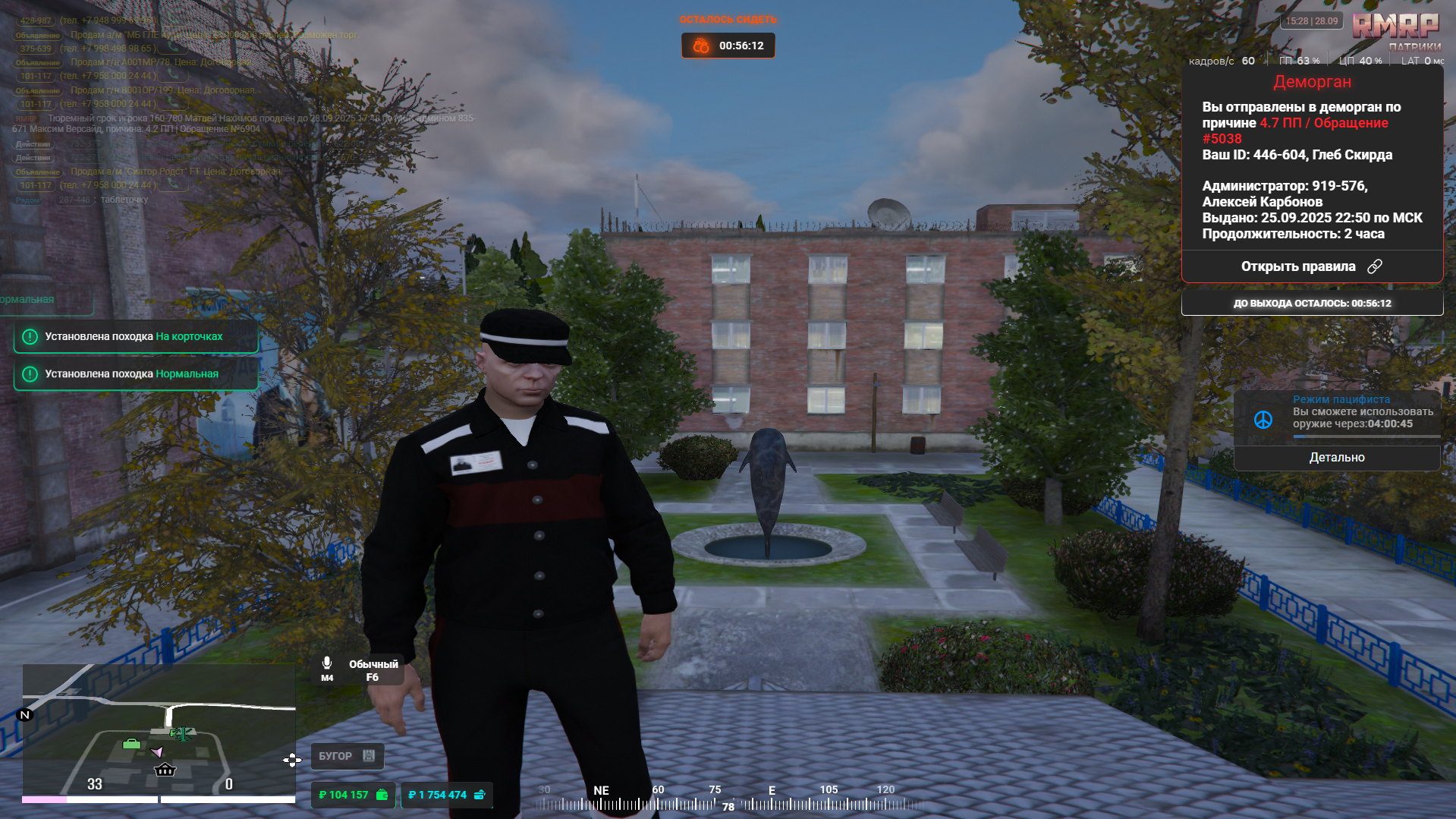1456x819 pixels.
Task: Open the rules via Открыть правила
Action: click(x=1311, y=266)
